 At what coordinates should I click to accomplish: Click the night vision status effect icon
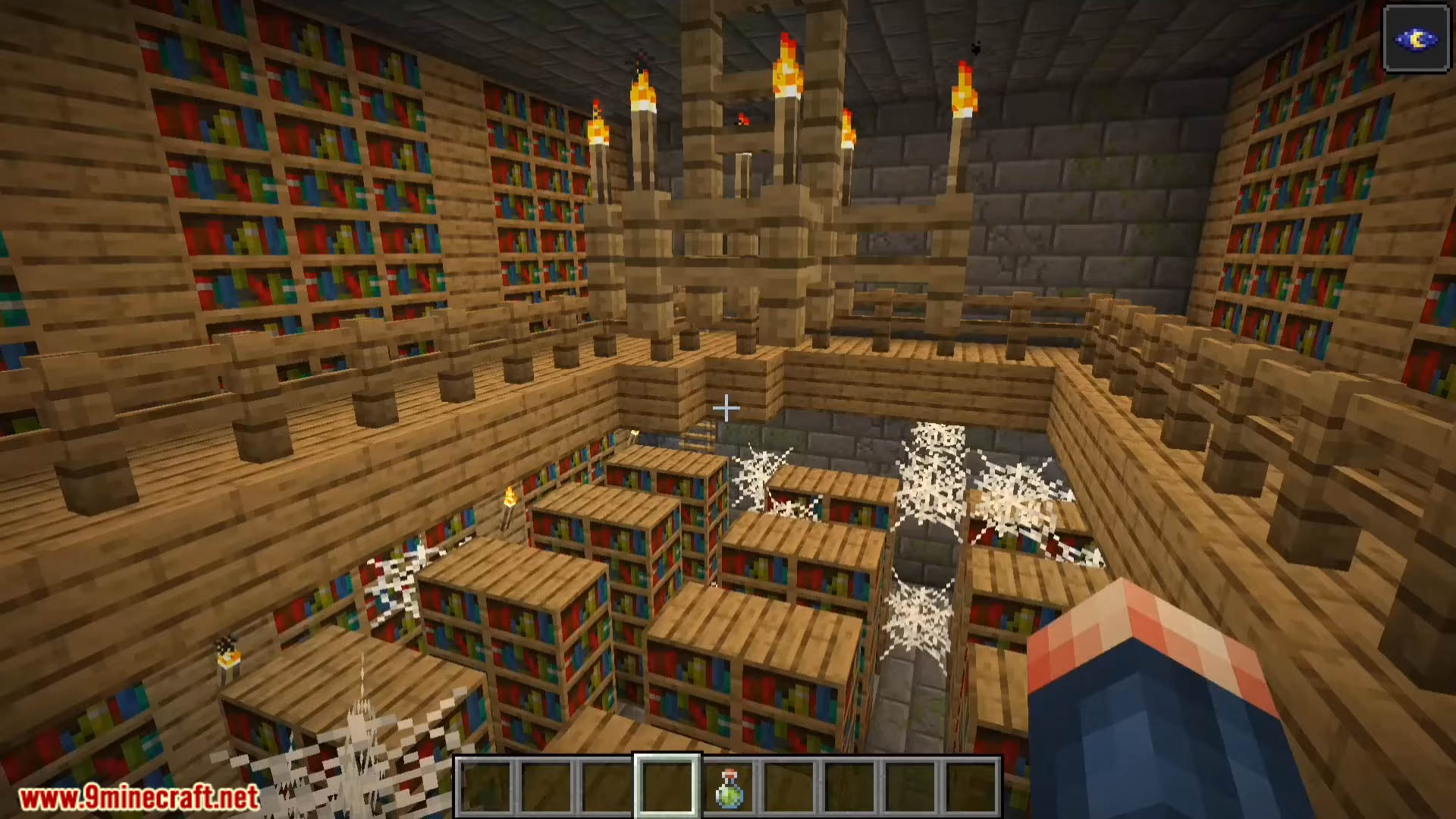(1416, 39)
